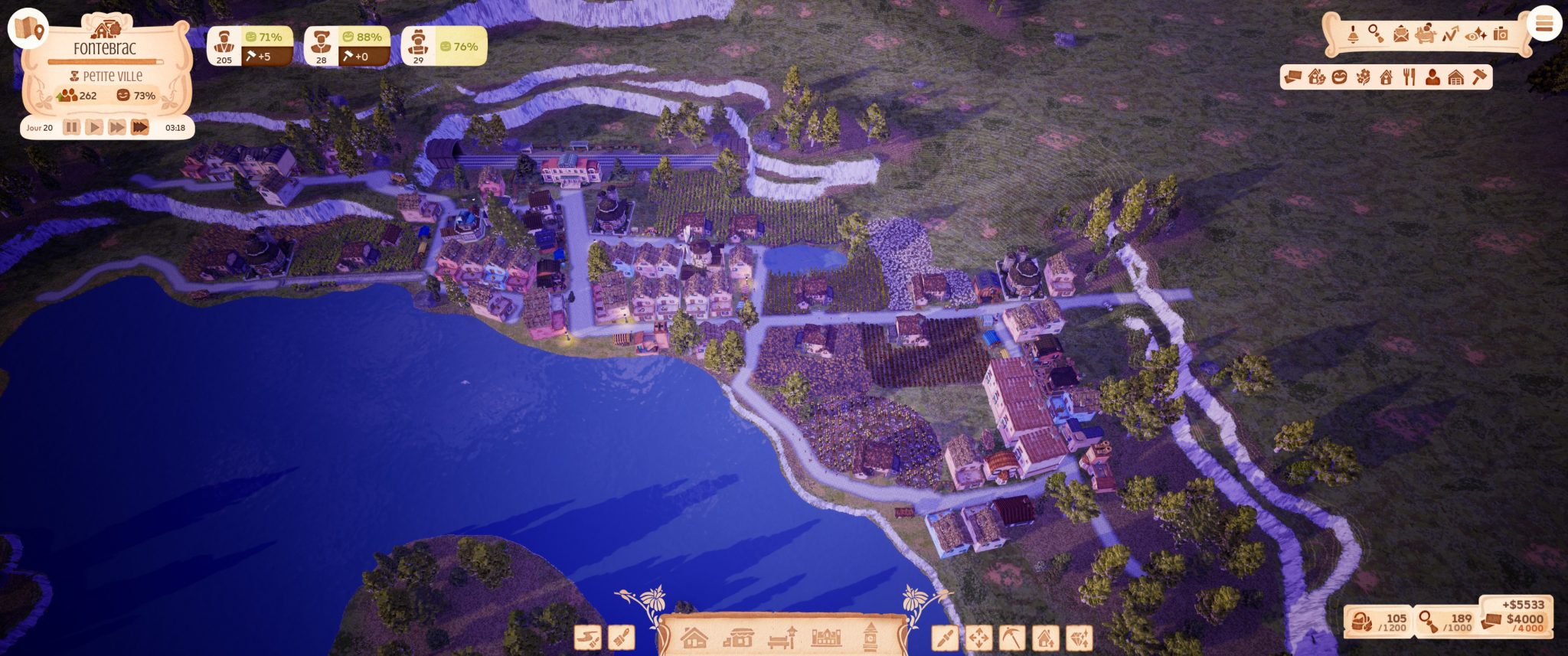This screenshot has height=656, width=1568.
Task: Toggle the fork and knife food overlay
Action: (1410, 77)
